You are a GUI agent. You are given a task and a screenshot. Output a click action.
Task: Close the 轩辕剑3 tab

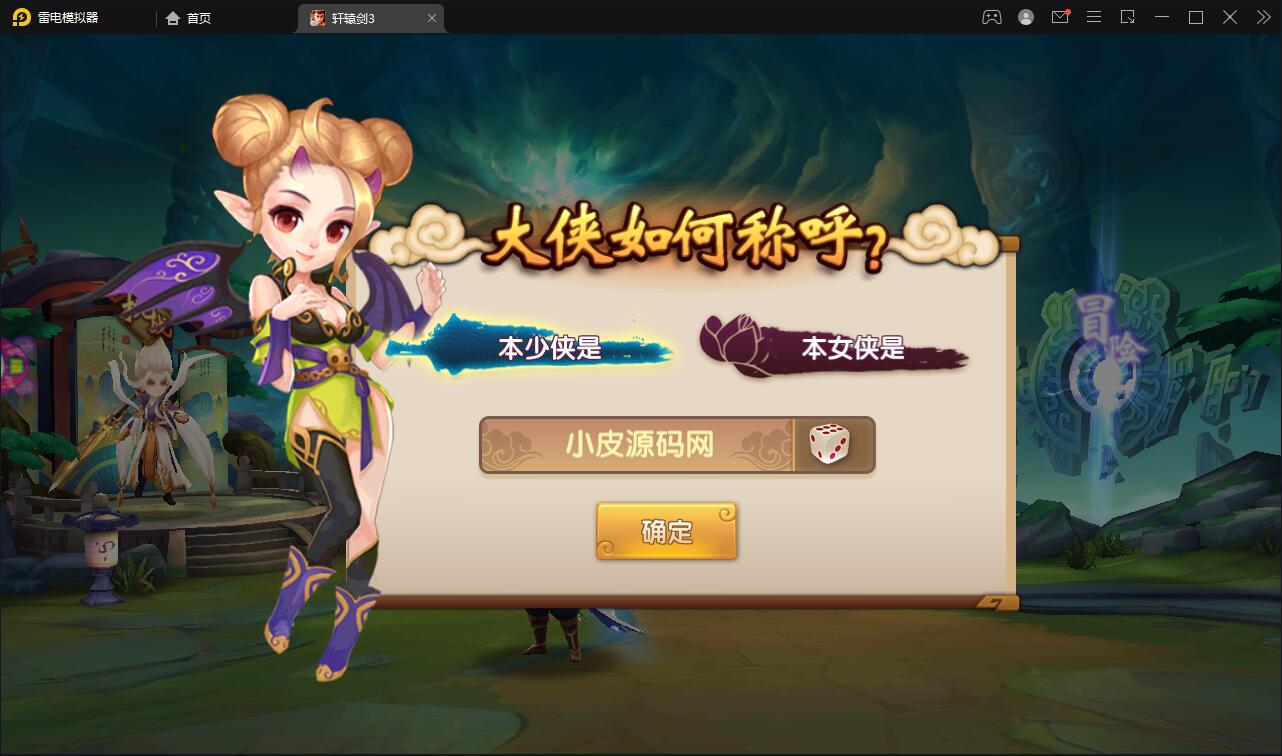[x=432, y=17]
